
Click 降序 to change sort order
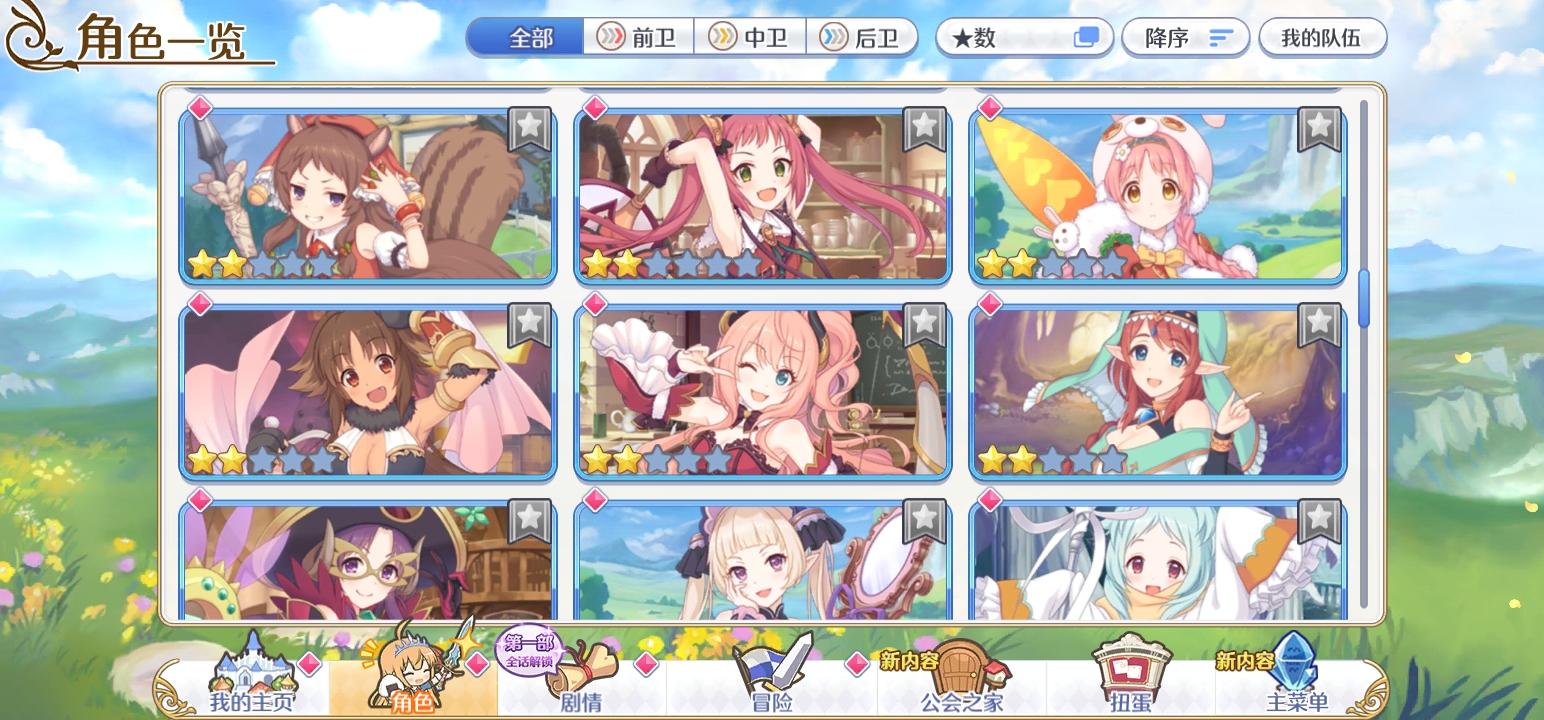(1185, 37)
